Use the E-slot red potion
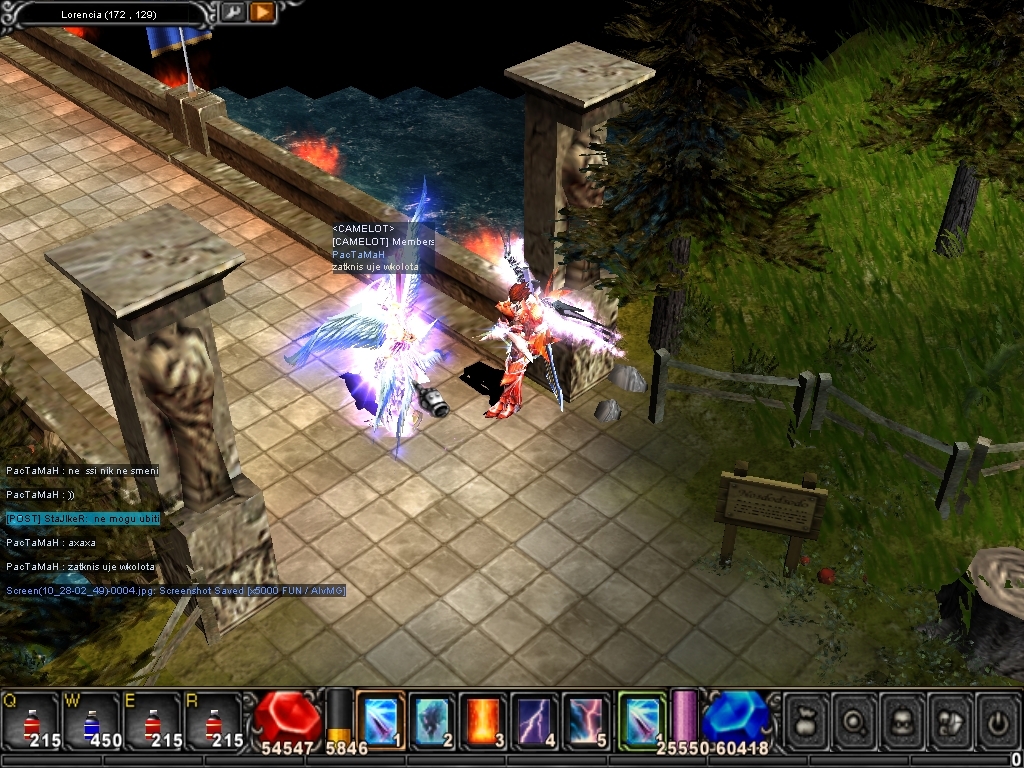The height and width of the screenshot is (768, 1024). tap(152, 720)
